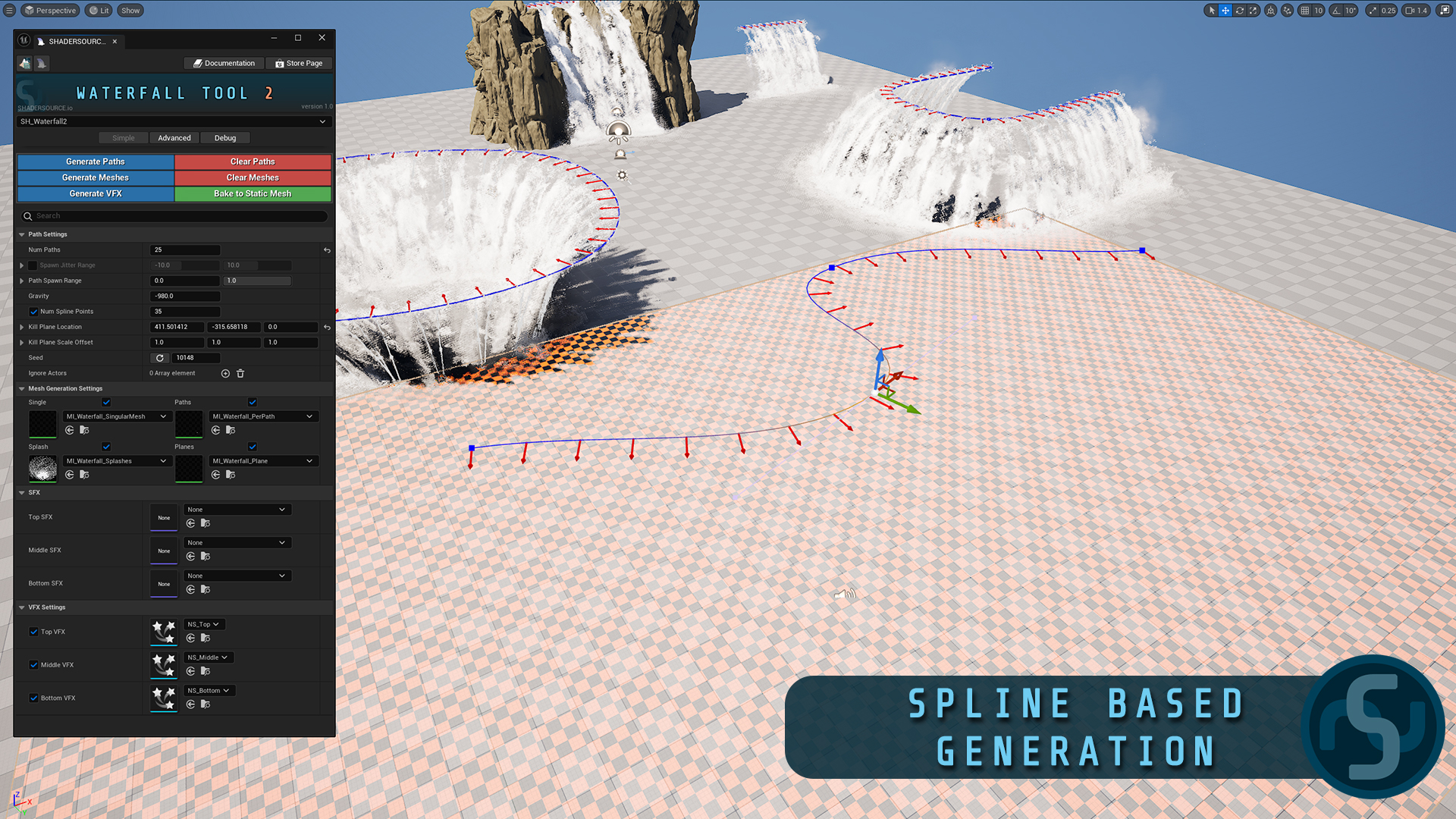Select the cursor/select tool in viewport
1456x819 pixels.
point(1211,10)
